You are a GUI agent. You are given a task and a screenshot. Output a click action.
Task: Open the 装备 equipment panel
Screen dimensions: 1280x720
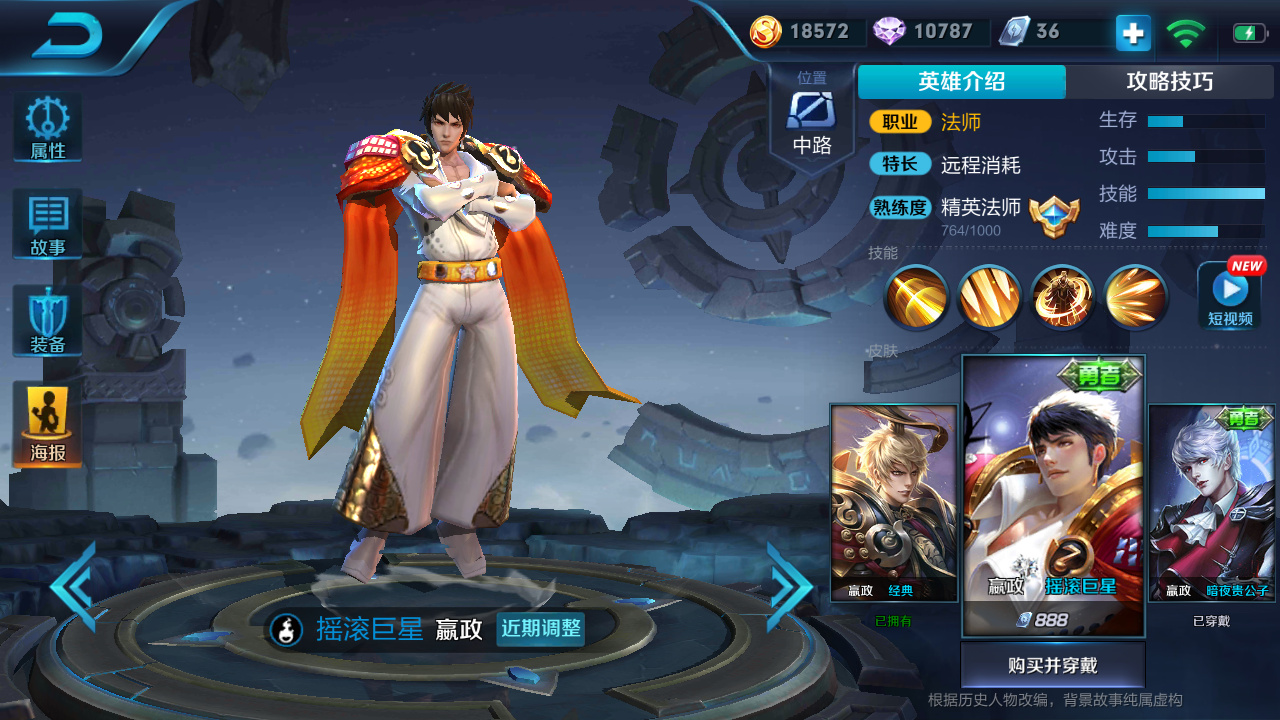[46, 318]
